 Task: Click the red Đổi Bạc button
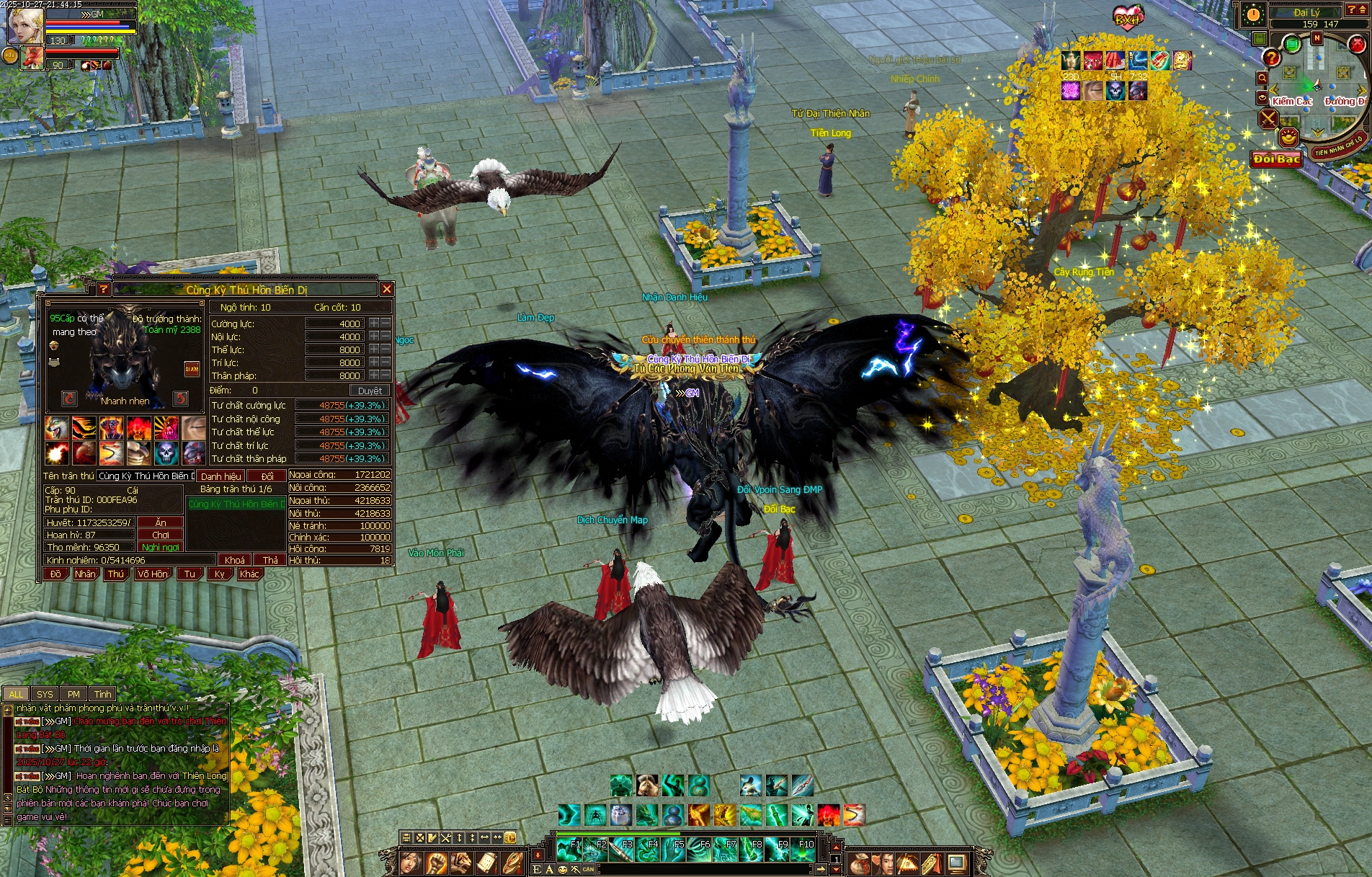pos(1276,159)
